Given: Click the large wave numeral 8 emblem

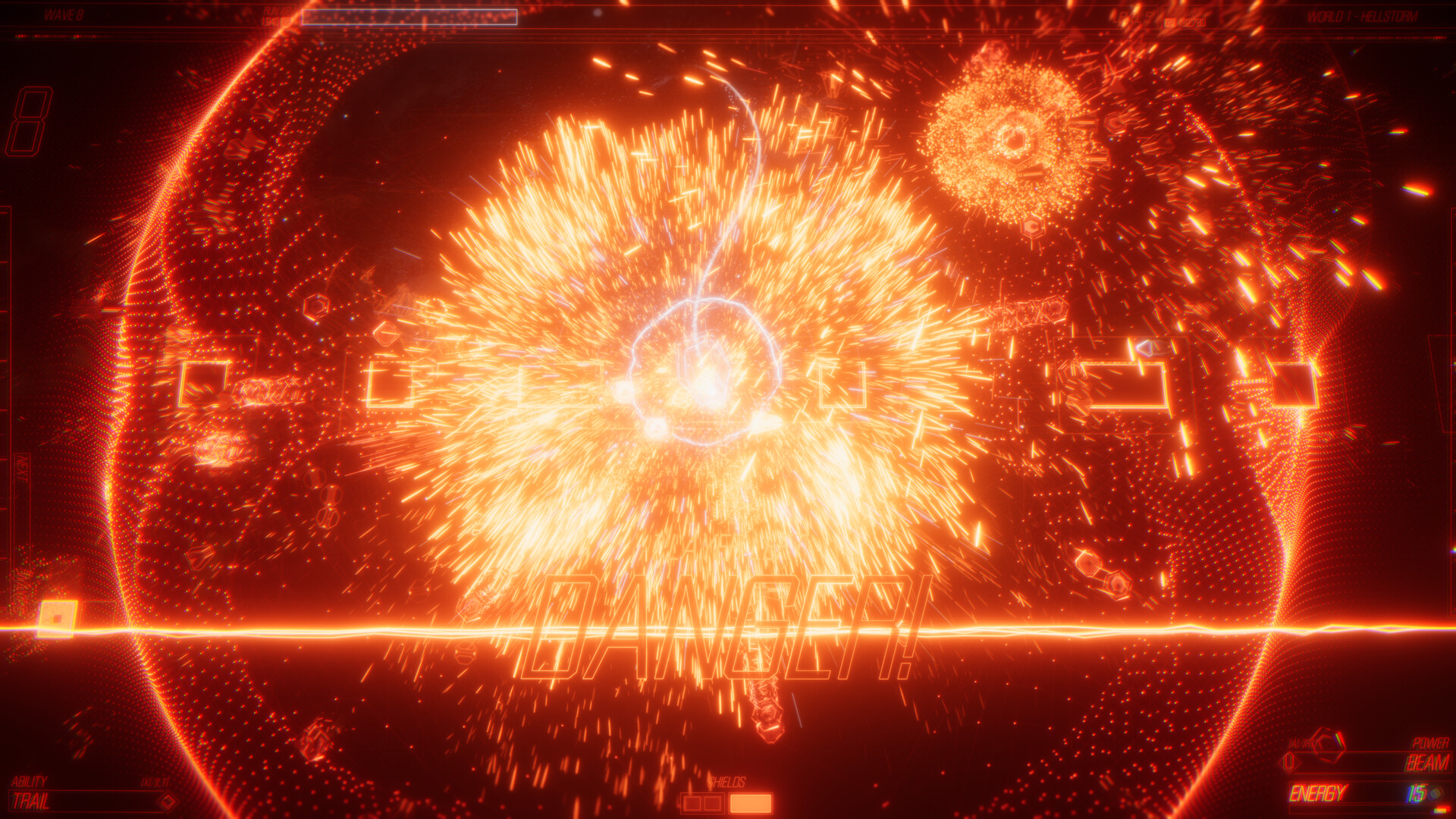Looking at the screenshot, I should click(x=30, y=121).
